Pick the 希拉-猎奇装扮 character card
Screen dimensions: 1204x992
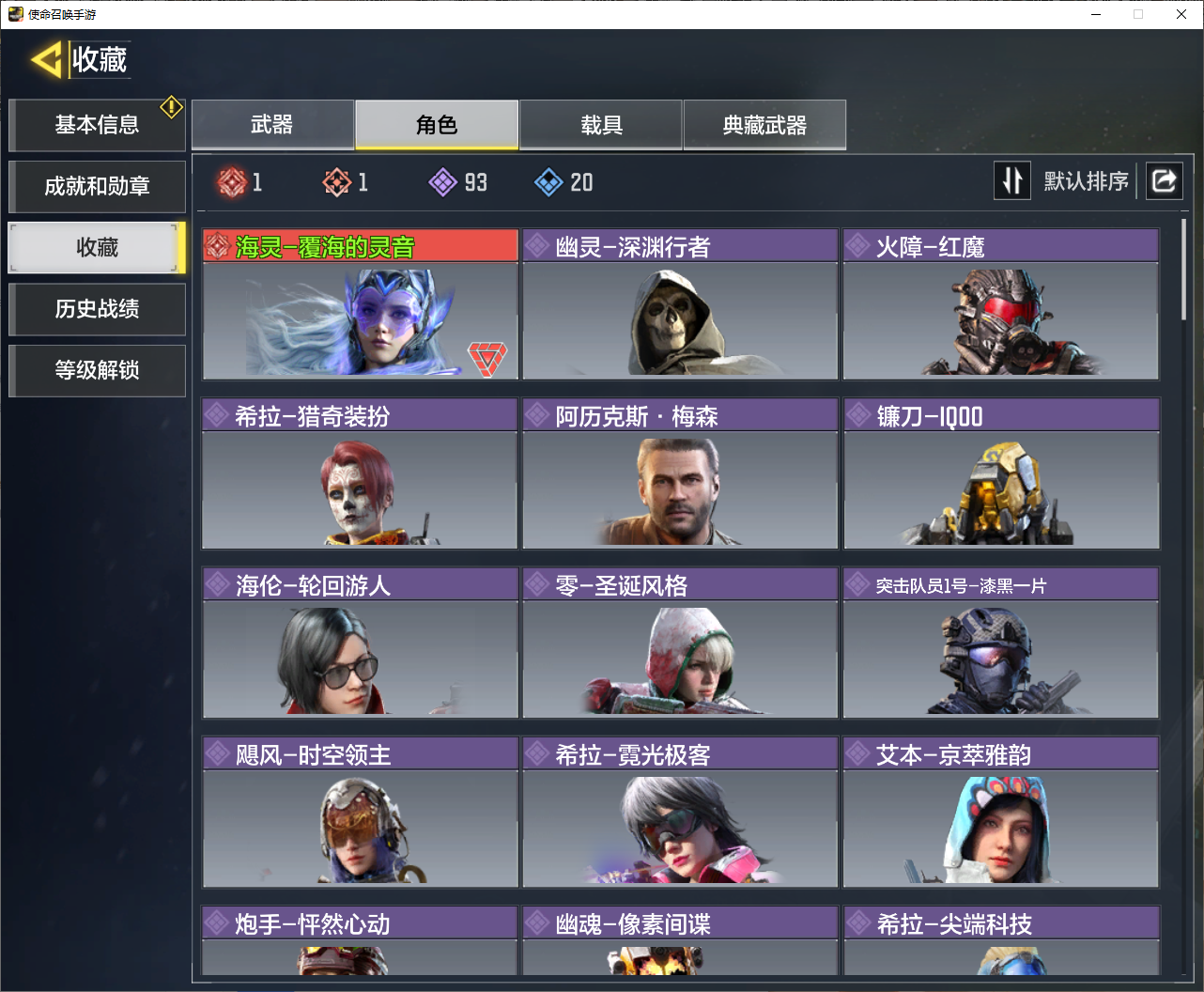click(x=360, y=474)
